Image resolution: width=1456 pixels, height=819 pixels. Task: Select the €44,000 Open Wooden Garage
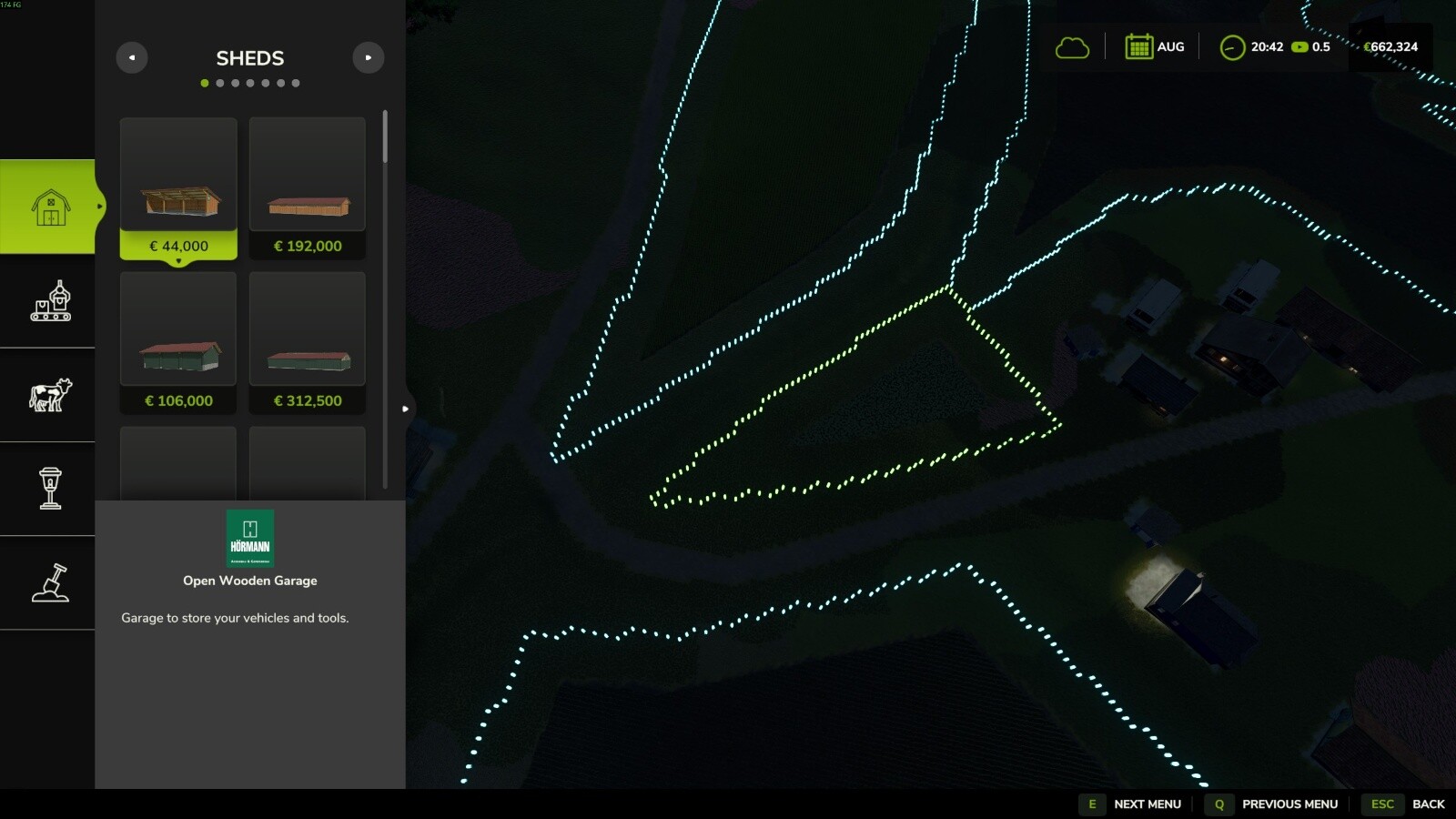pos(178,187)
